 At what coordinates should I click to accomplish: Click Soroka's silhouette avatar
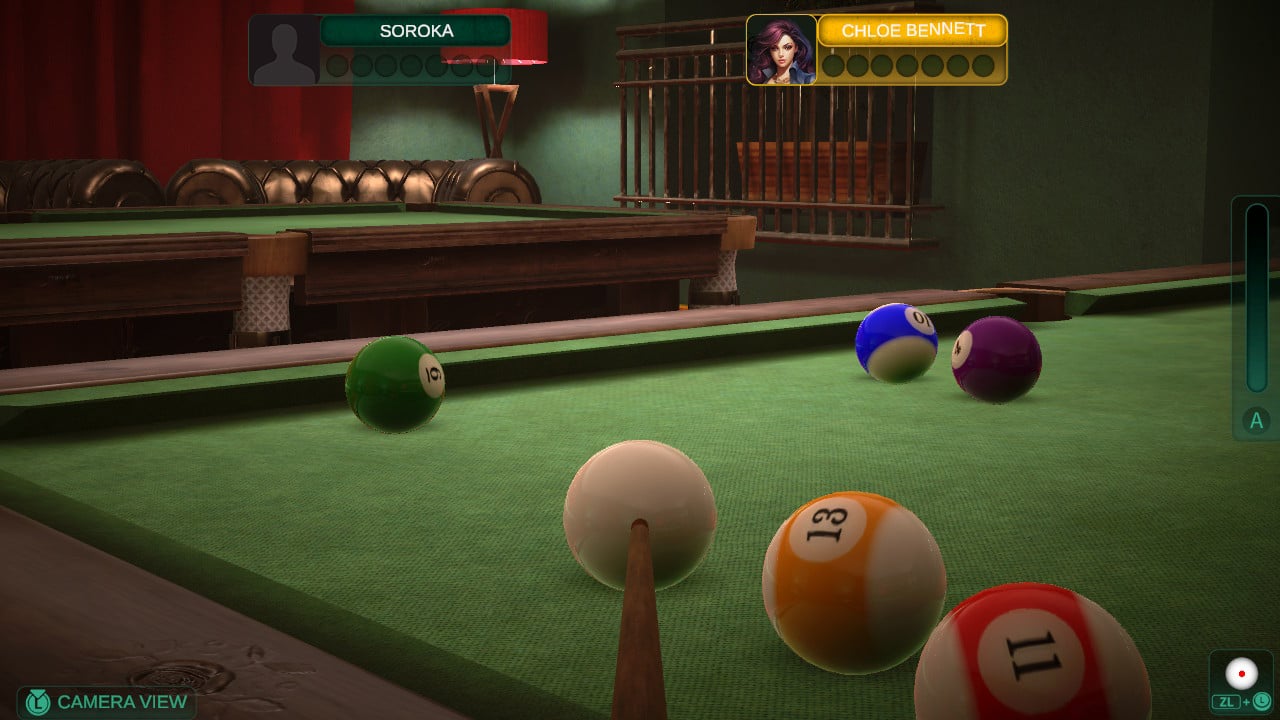[284, 50]
